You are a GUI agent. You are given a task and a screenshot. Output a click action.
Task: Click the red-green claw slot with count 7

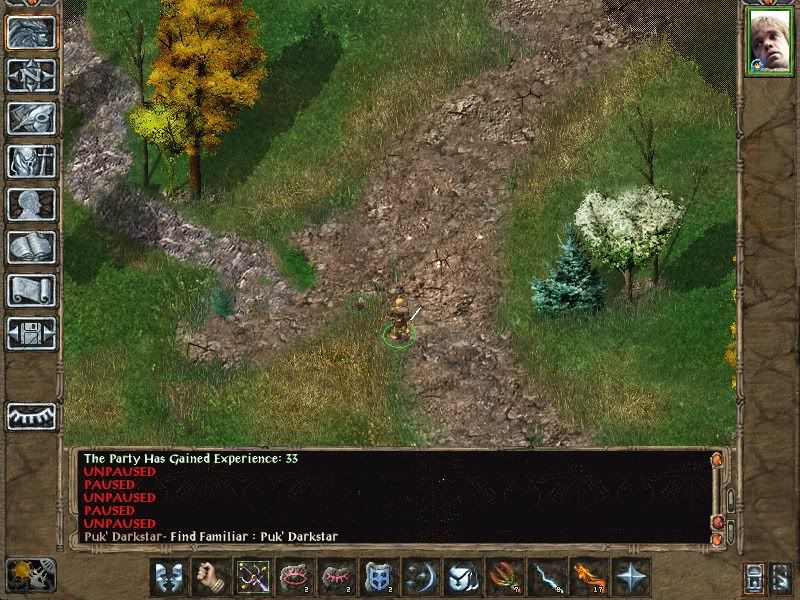pos(505,577)
